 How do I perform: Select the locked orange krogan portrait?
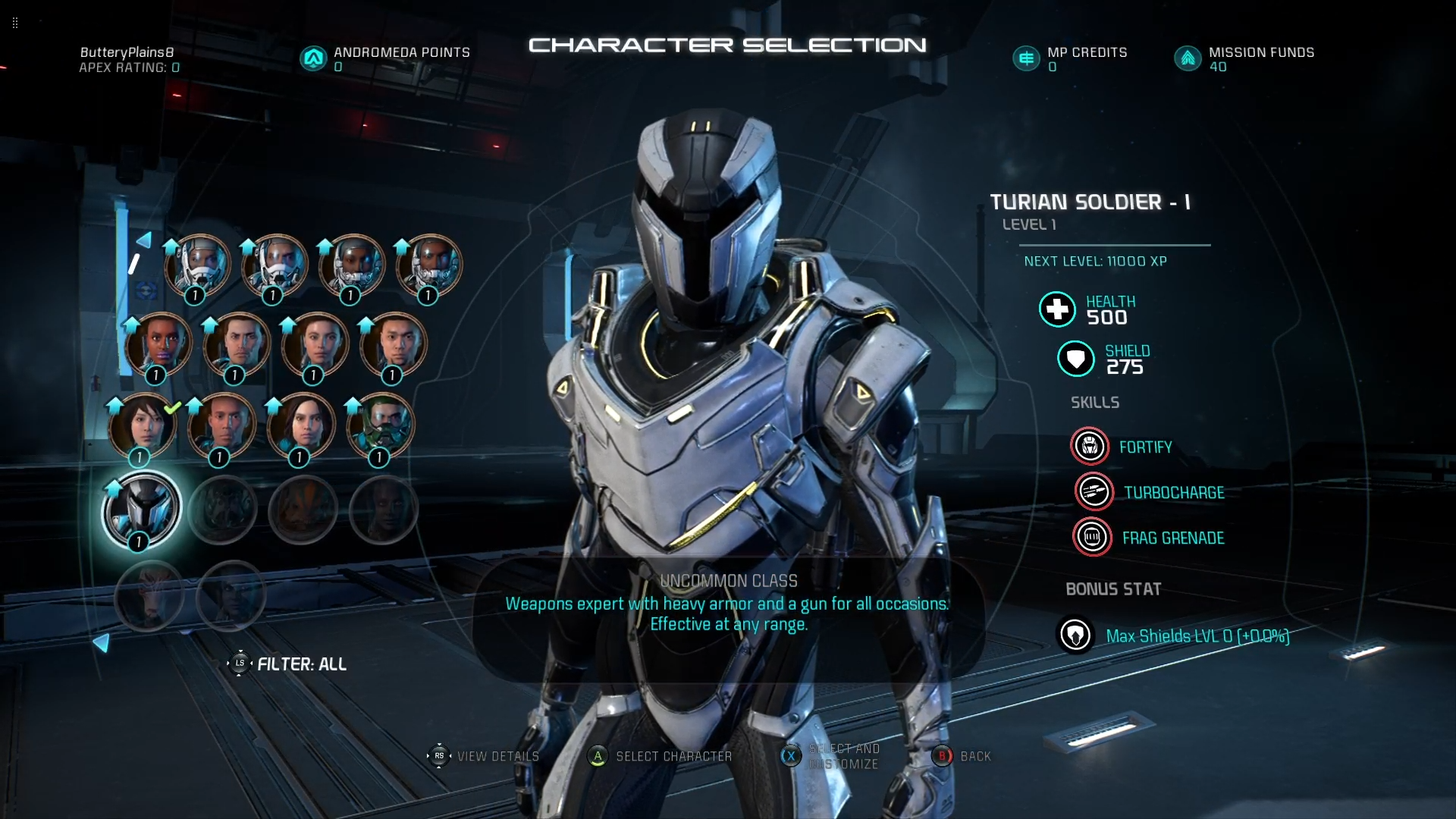point(303,510)
